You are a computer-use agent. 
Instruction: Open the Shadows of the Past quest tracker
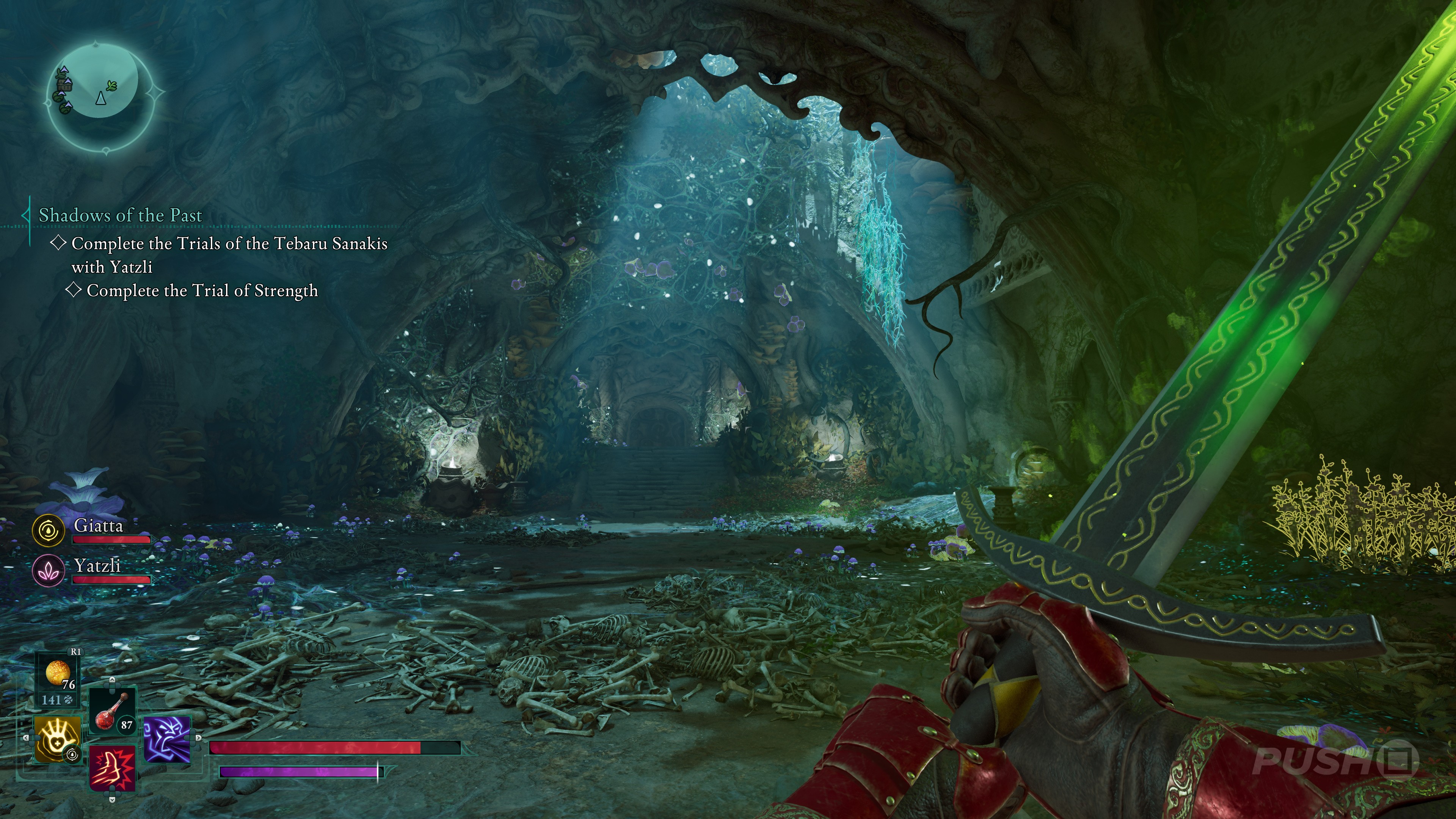(x=120, y=215)
